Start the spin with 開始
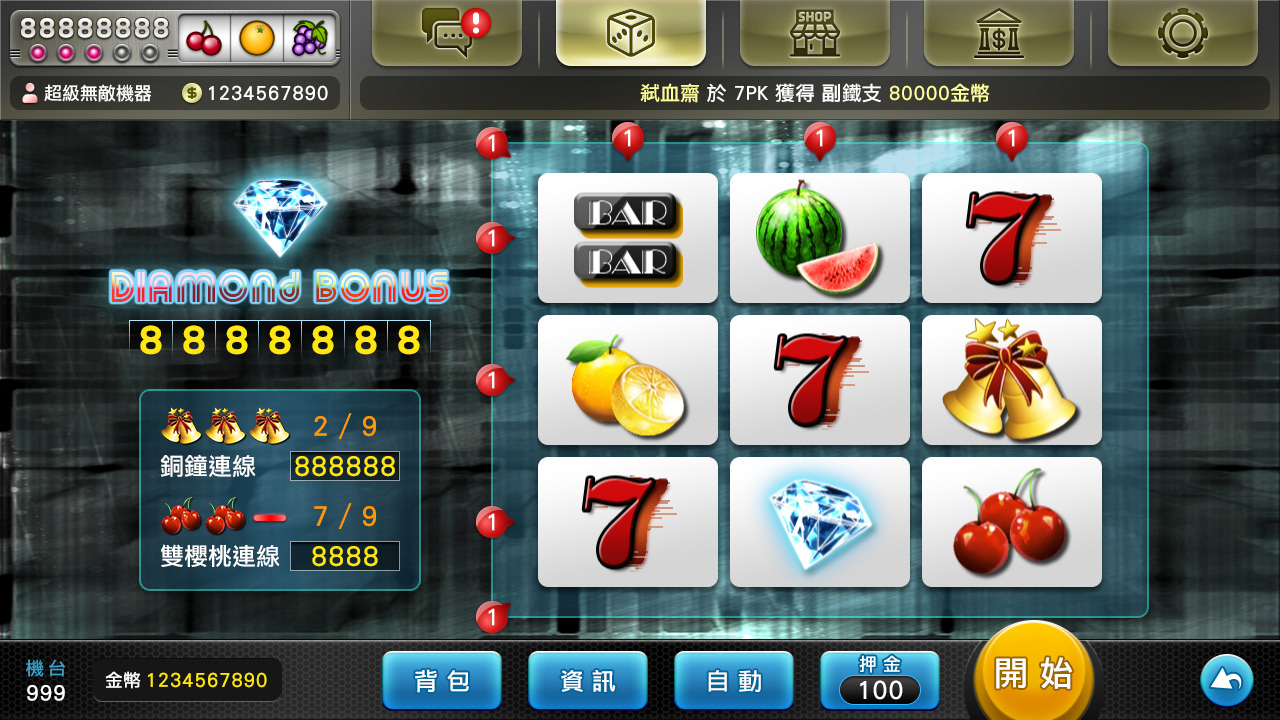 (x=1034, y=674)
